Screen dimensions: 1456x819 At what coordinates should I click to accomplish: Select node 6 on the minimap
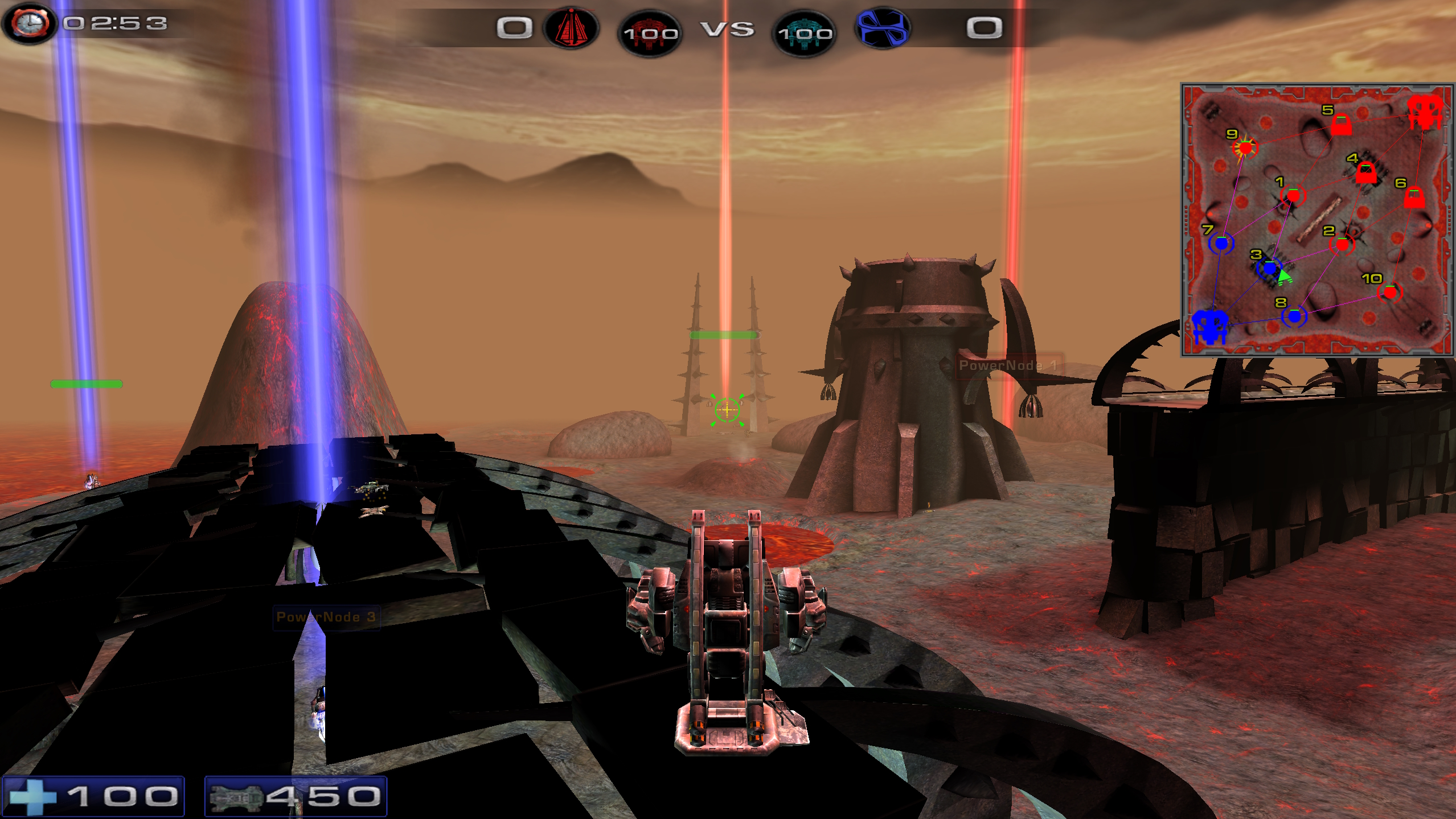click(x=1414, y=198)
